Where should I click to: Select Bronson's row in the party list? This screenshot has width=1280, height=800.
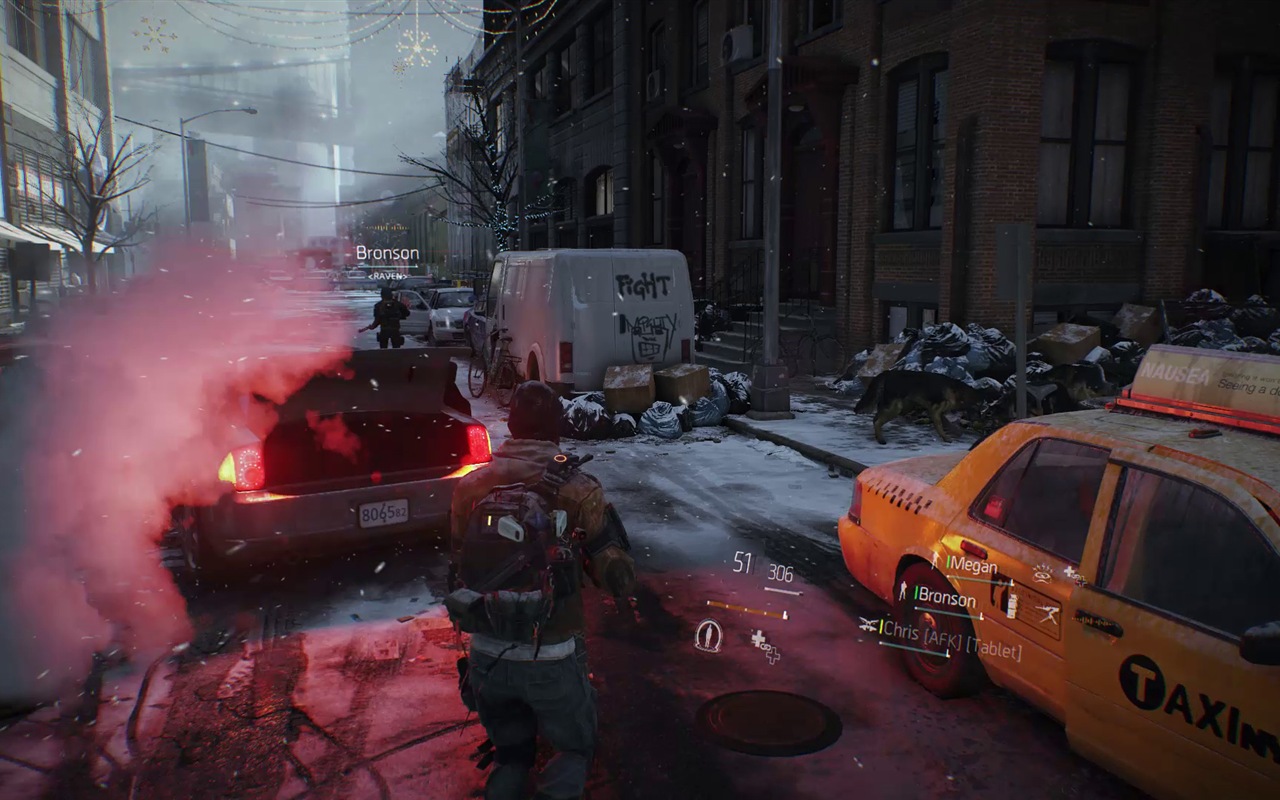946,598
